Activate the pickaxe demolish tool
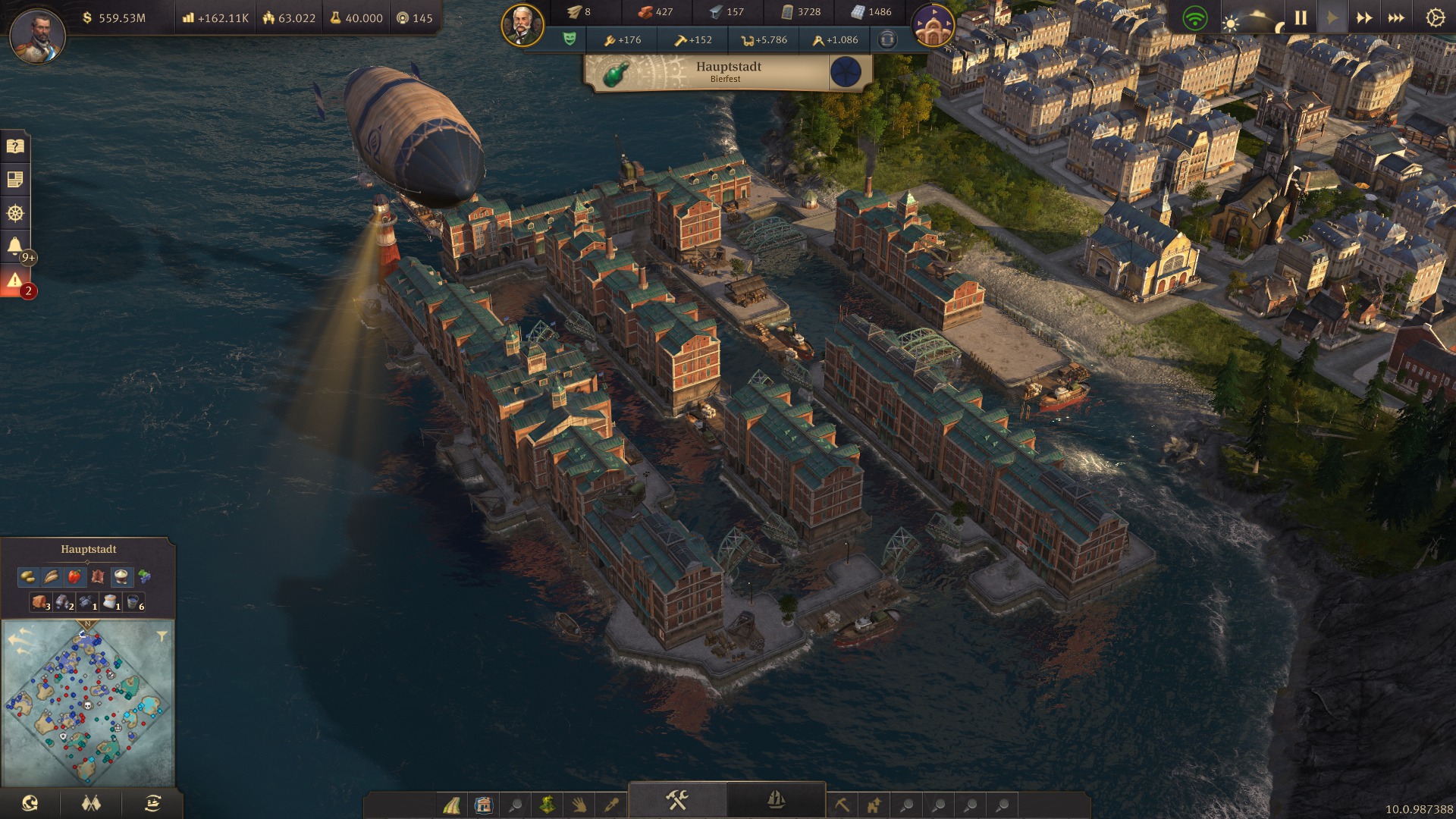The width and height of the screenshot is (1456, 819). (x=842, y=805)
